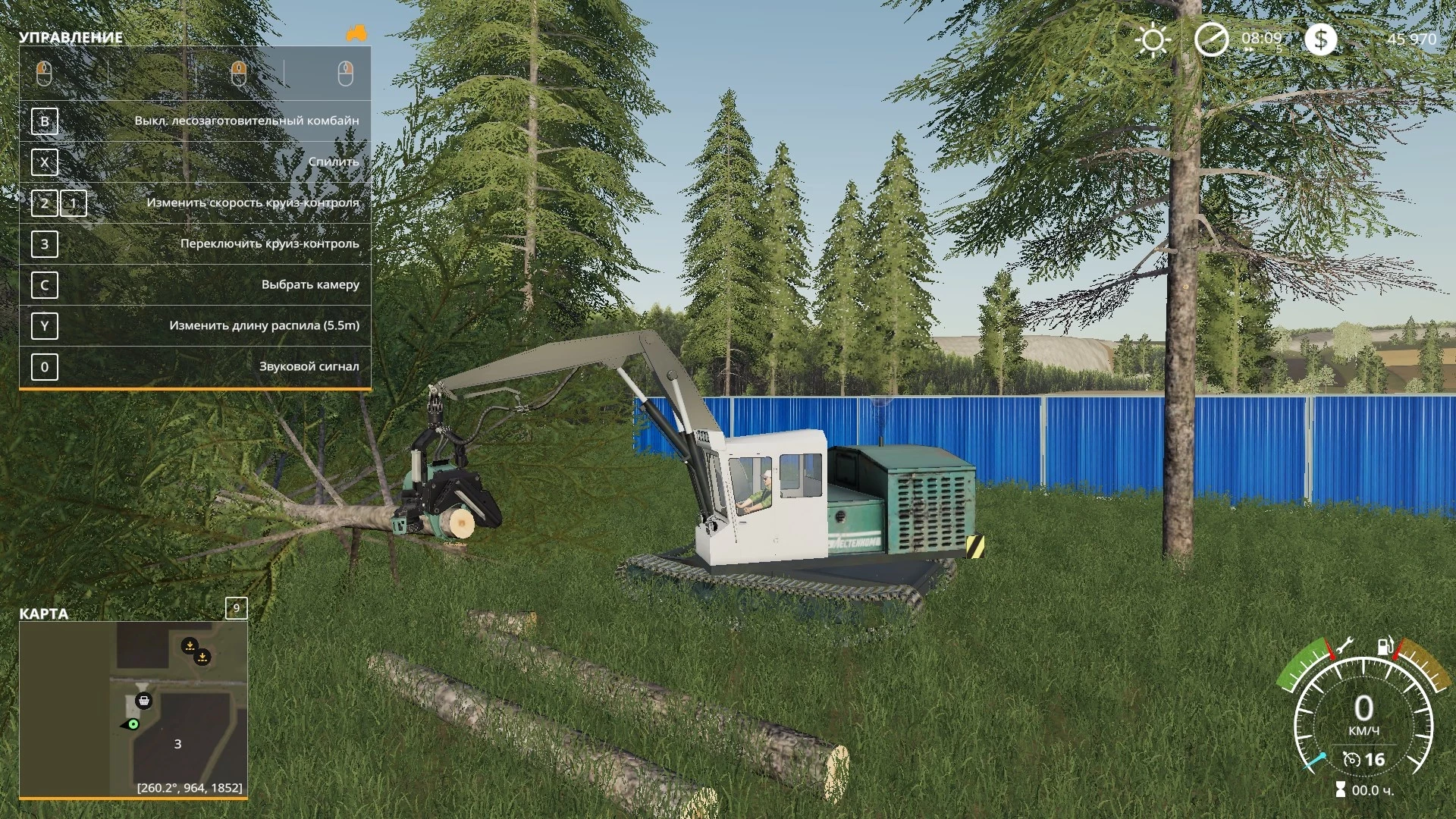The image size is (1456, 819).
Task: Click the КАРТА panel title
Action: tap(42, 613)
